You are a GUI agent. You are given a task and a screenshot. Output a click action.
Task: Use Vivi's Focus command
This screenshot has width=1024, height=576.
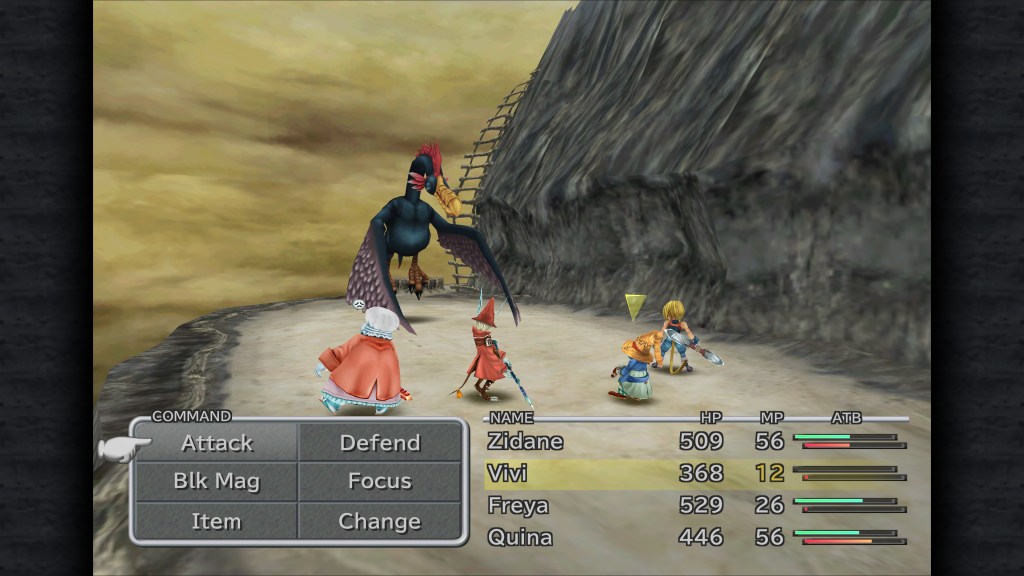(380, 481)
